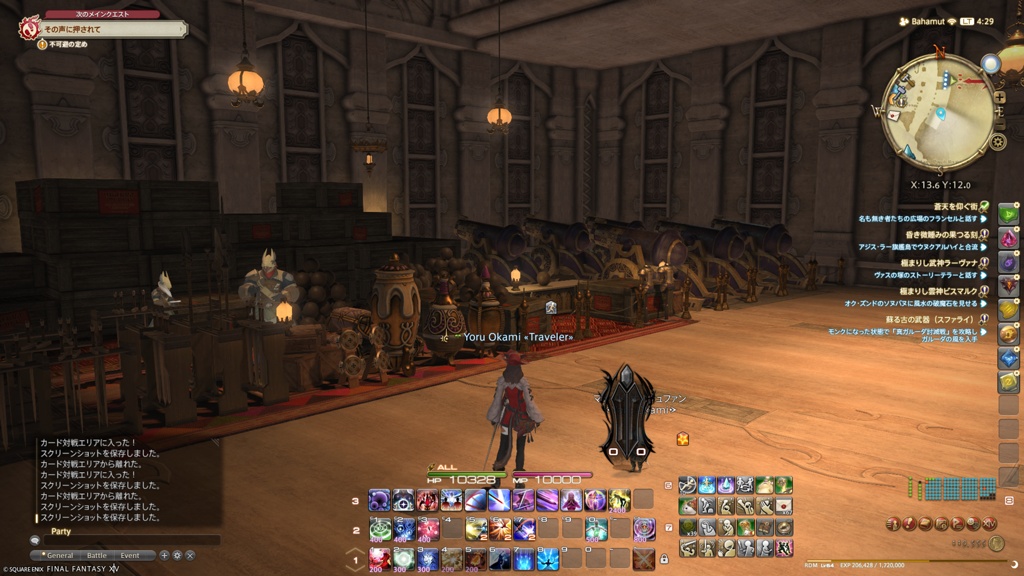Click the green arrow icon in side column
This screenshot has height=576, width=1024.
(1009, 213)
